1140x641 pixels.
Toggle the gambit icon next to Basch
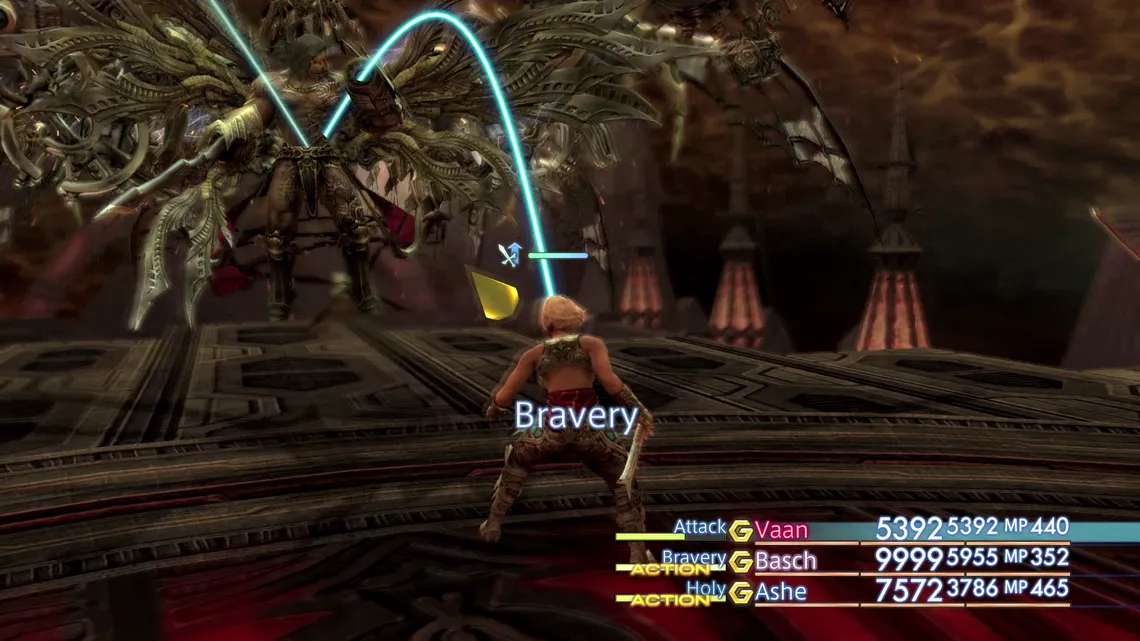pos(740,562)
